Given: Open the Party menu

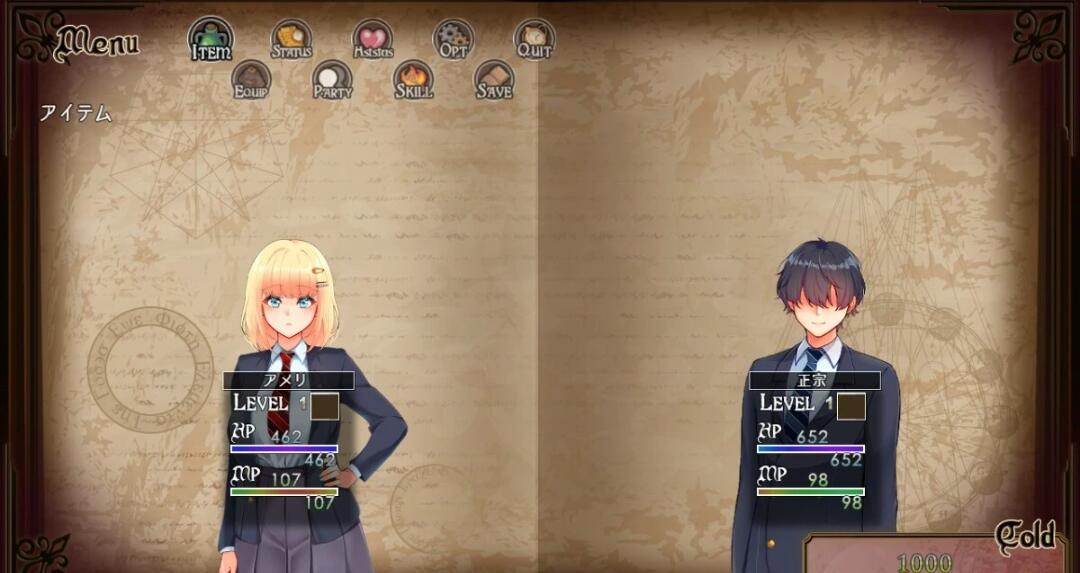Looking at the screenshot, I should click(332, 80).
